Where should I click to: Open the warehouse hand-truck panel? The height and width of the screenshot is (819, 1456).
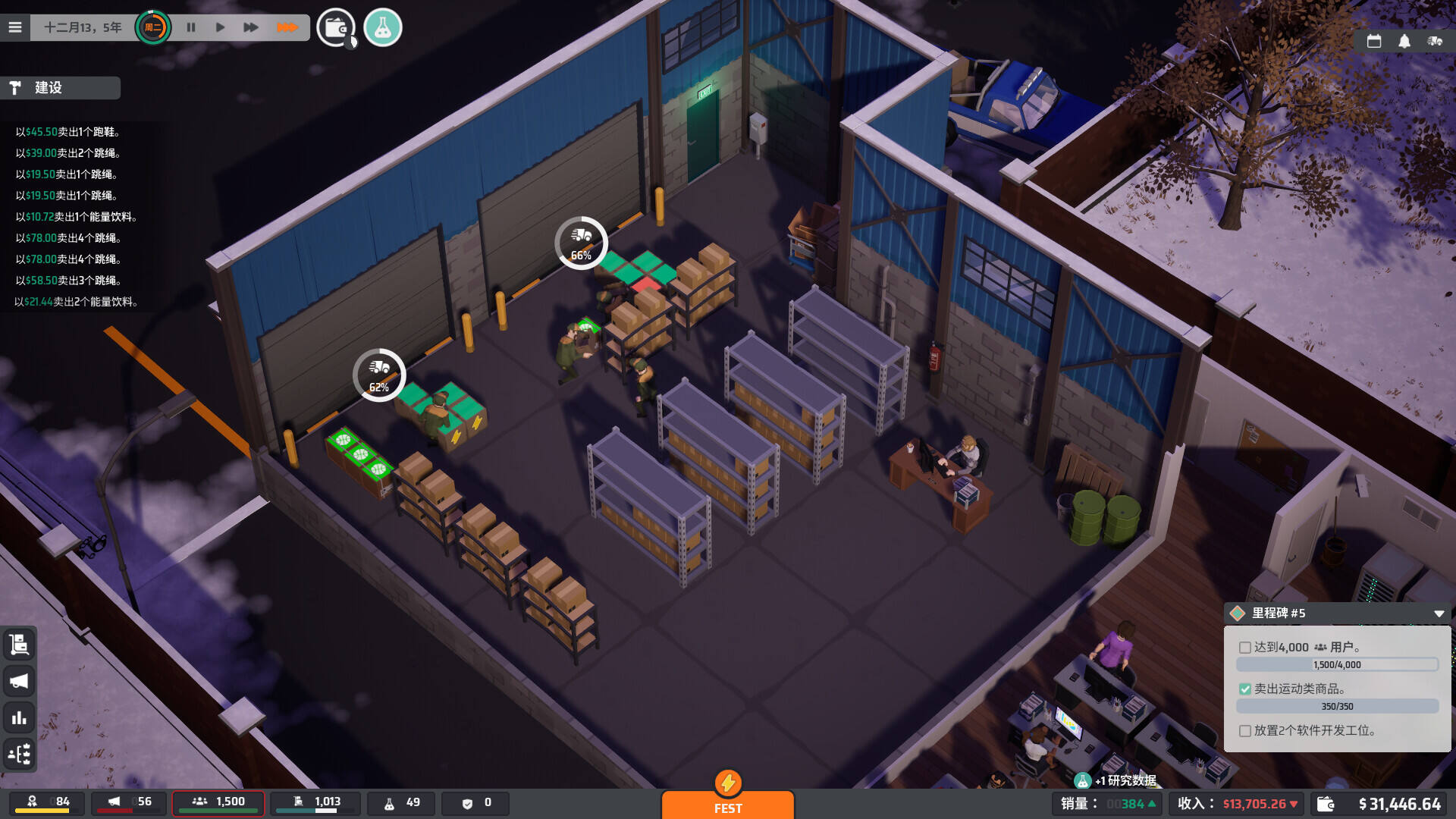click(19, 645)
